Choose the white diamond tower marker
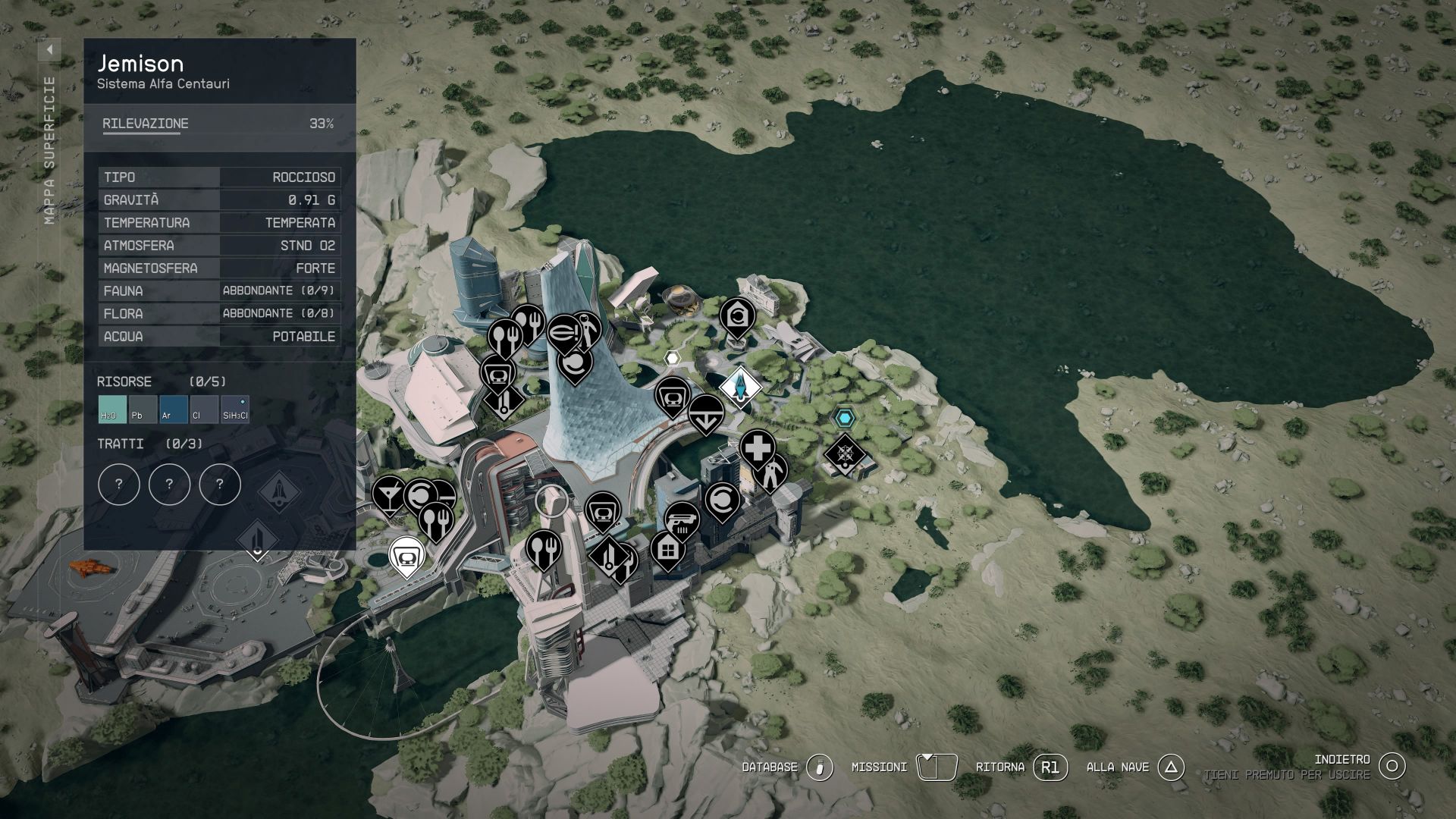The image size is (1456, 819). (x=739, y=386)
